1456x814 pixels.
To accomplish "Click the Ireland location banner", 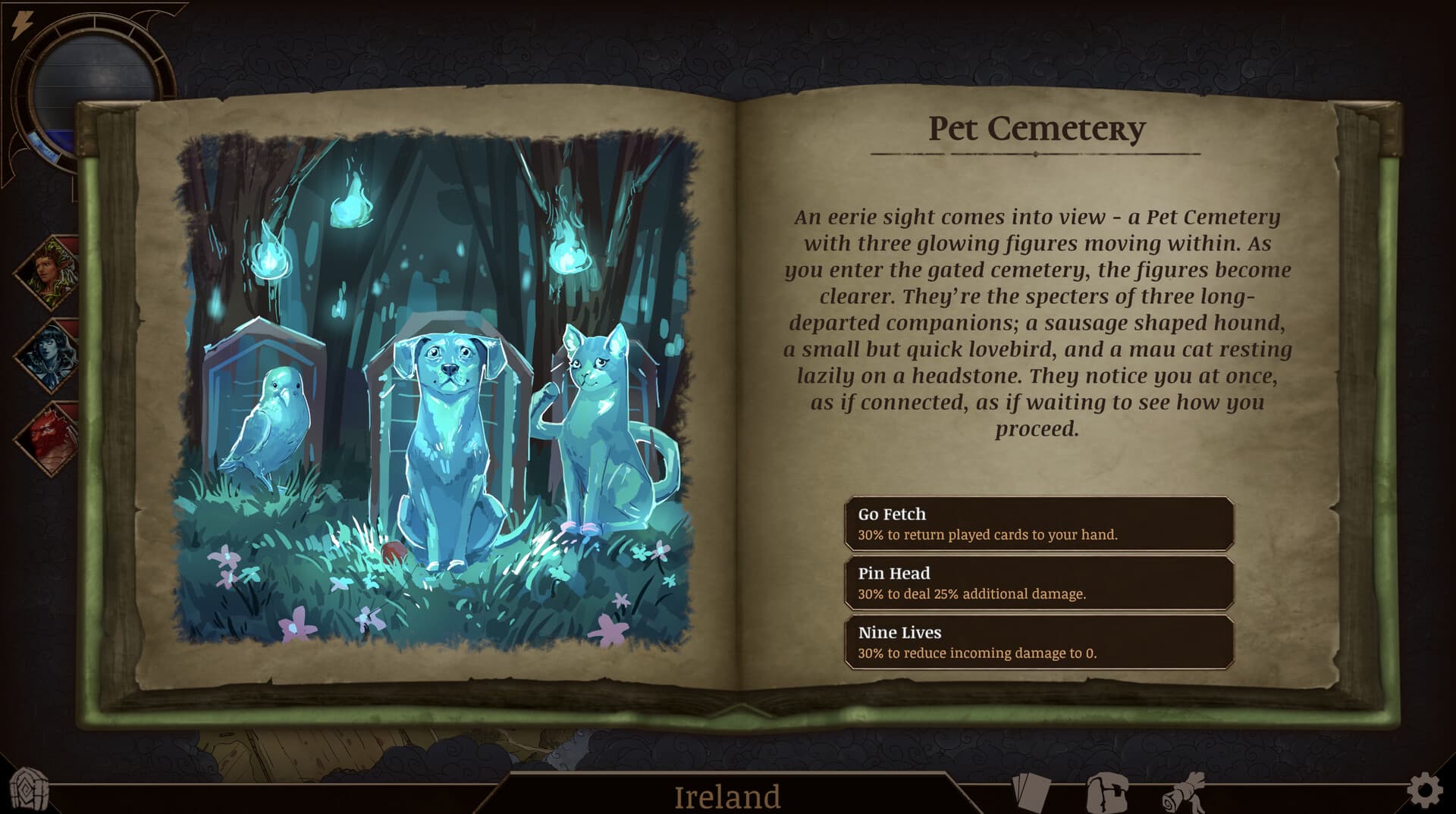I will (x=726, y=794).
